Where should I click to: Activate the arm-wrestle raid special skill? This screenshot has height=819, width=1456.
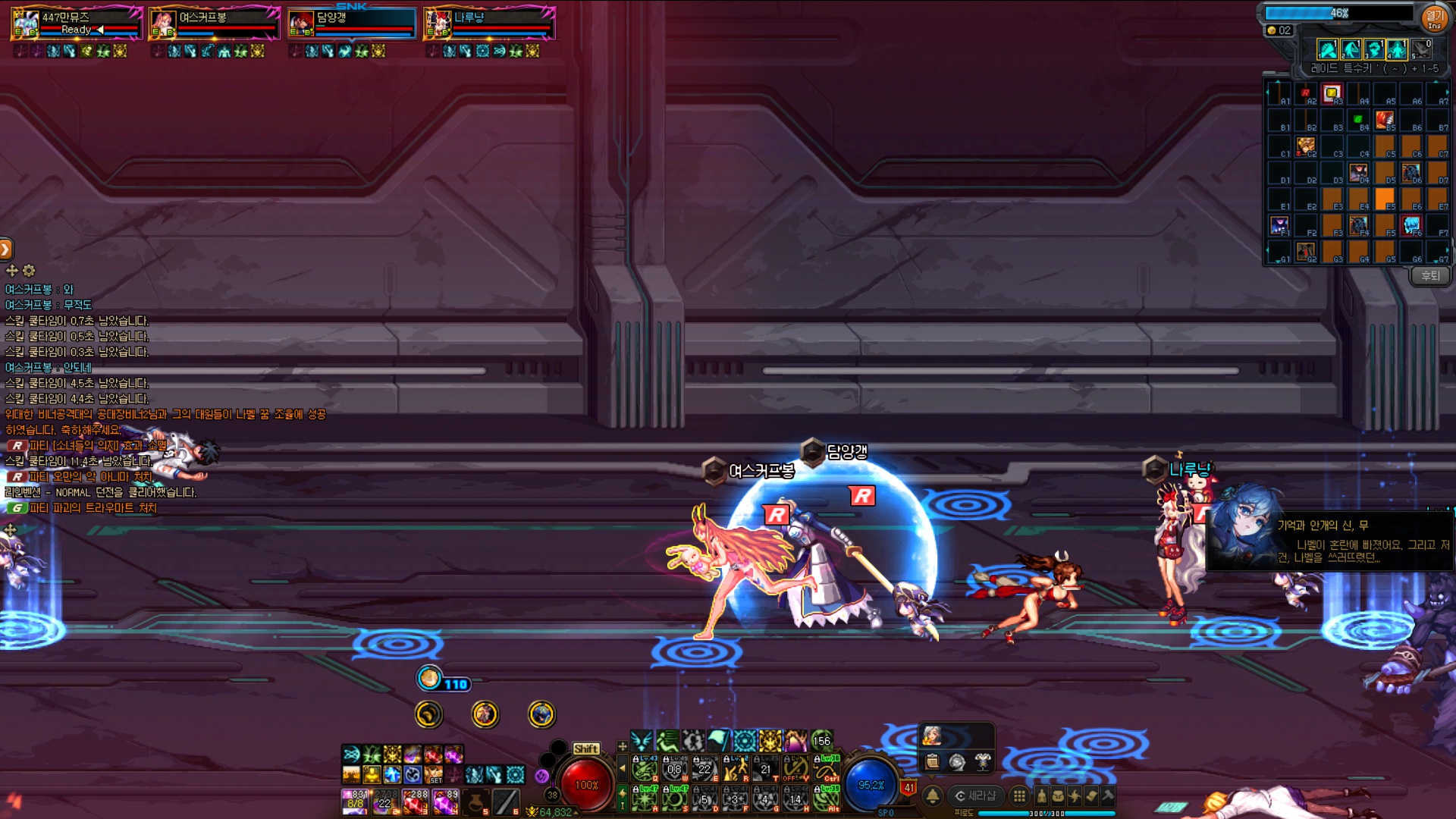(x=1328, y=50)
